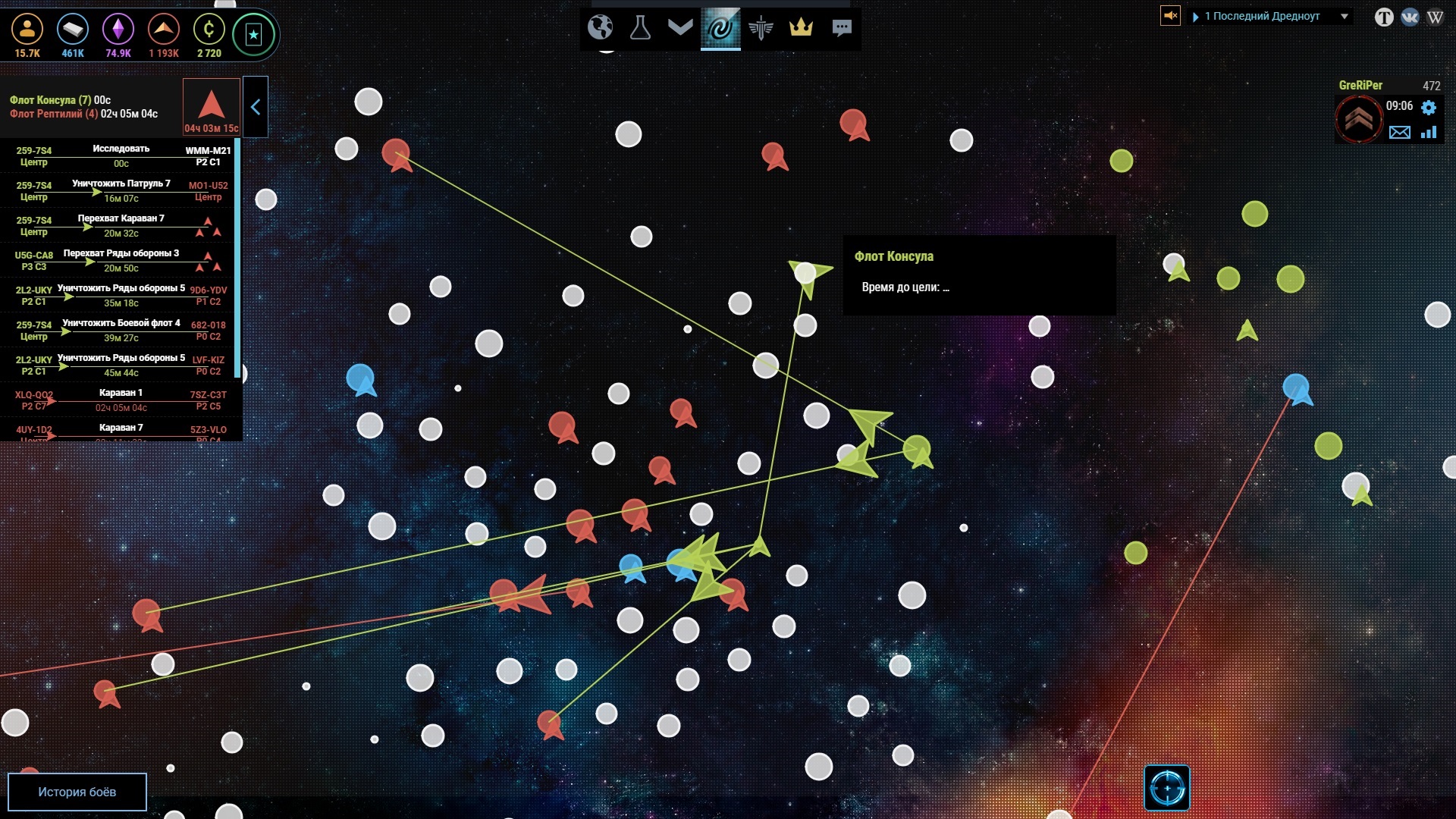
Task: Open the globe planet view
Action: [x=600, y=28]
